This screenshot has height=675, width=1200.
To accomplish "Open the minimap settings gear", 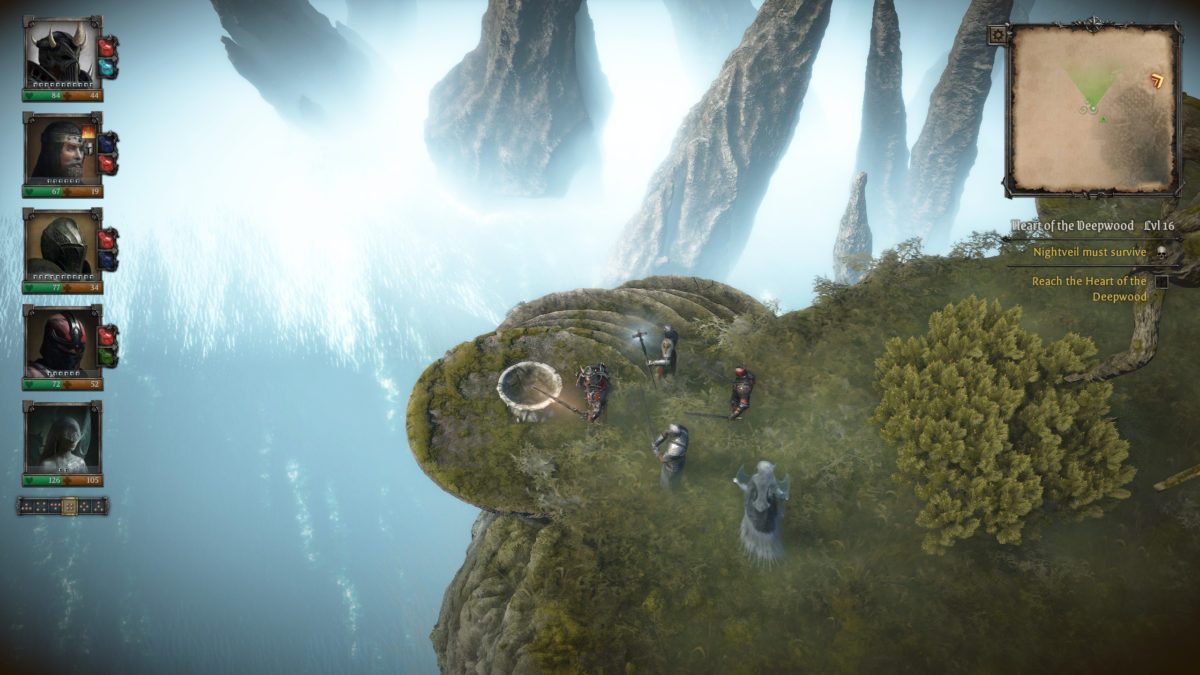I will pyautogui.click(x=997, y=35).
